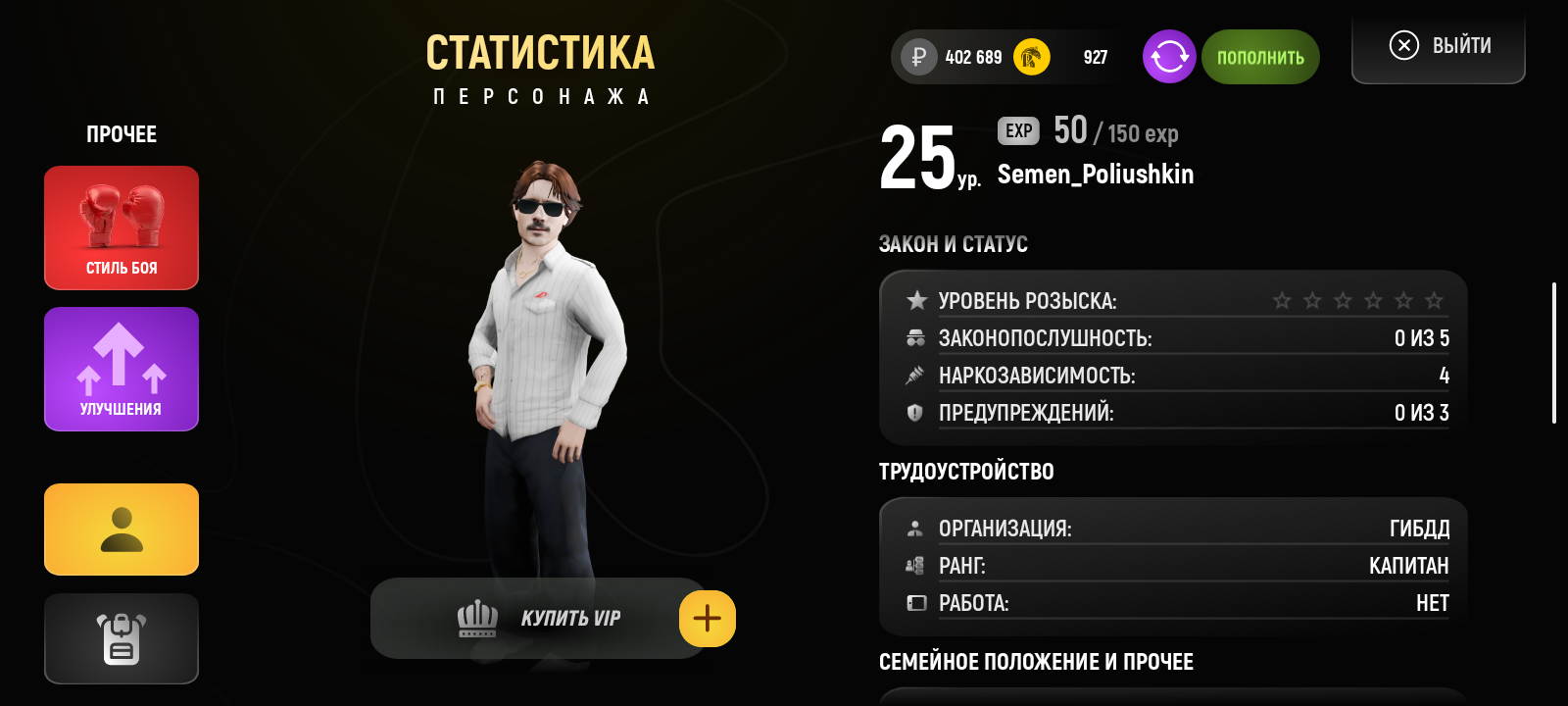Tap the yellow plus button beside VIP
Viewport: 1568px width, 706px height.
(x=707, y=619)
